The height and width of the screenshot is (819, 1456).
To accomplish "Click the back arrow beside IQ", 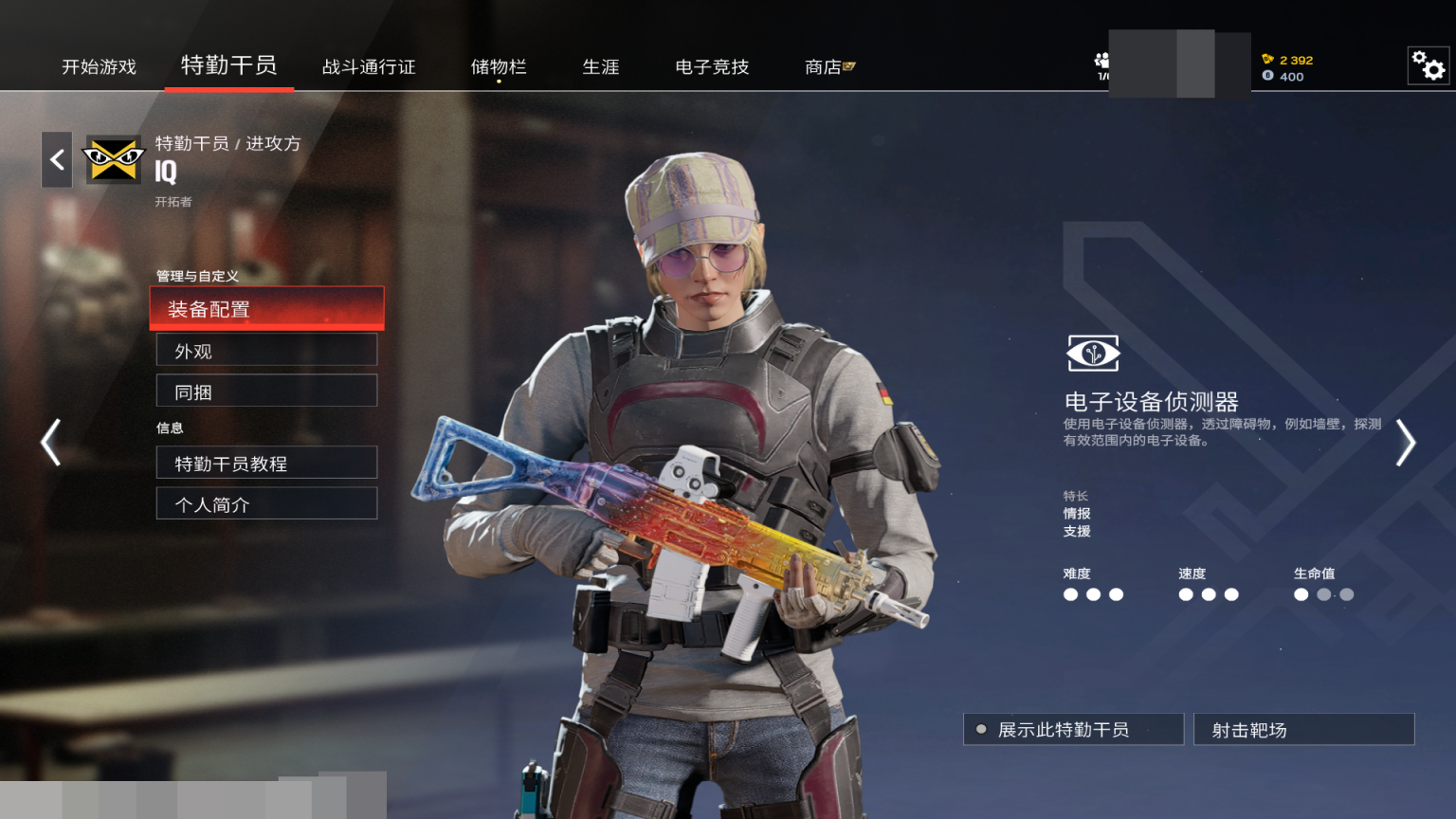I will (x=57, y=159).
